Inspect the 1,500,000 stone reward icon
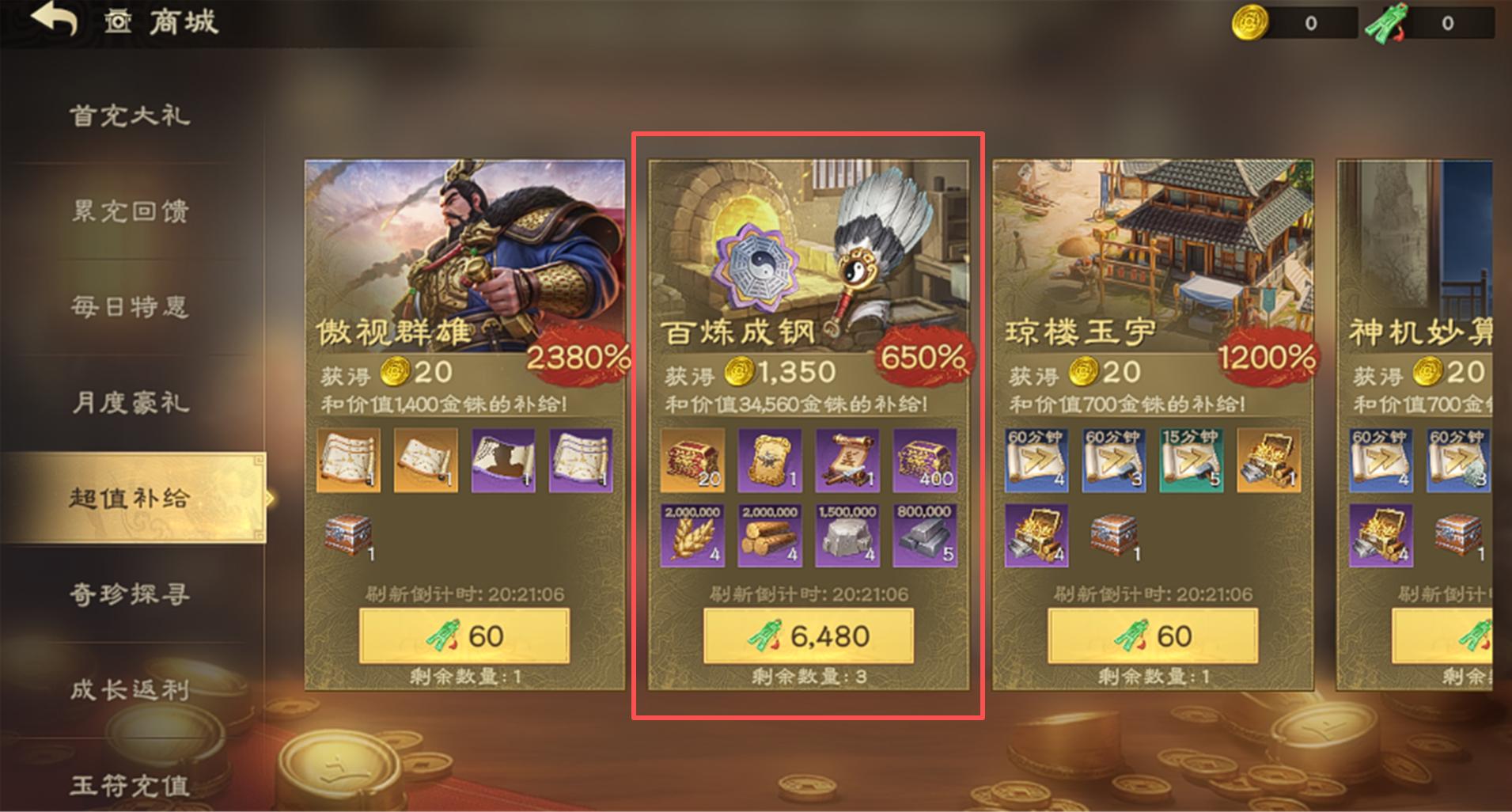Image resolution: width=1512 pixels, height=812 pixels. [x=847, y=536]
